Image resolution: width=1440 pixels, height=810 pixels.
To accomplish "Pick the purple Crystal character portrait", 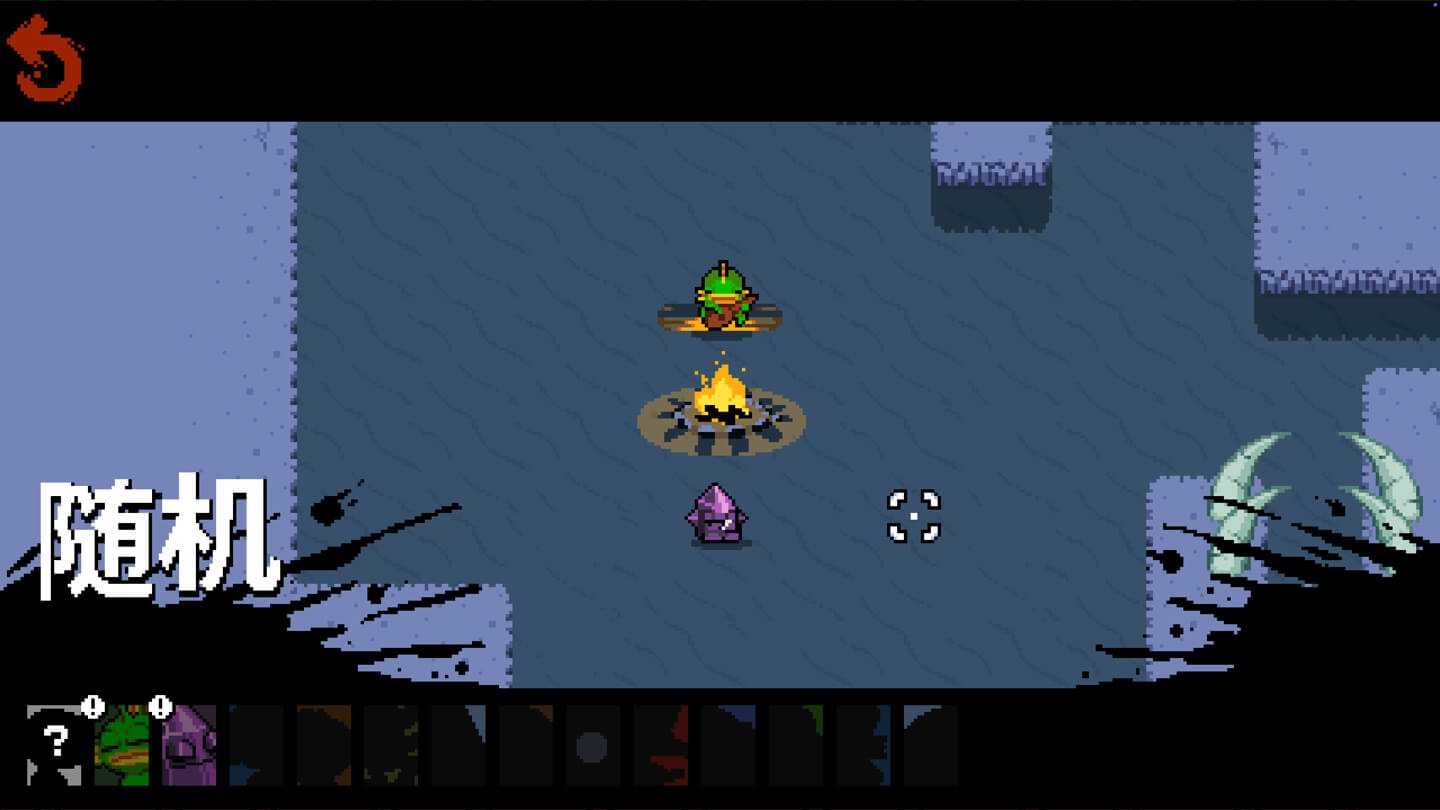I will pos(189,744).
